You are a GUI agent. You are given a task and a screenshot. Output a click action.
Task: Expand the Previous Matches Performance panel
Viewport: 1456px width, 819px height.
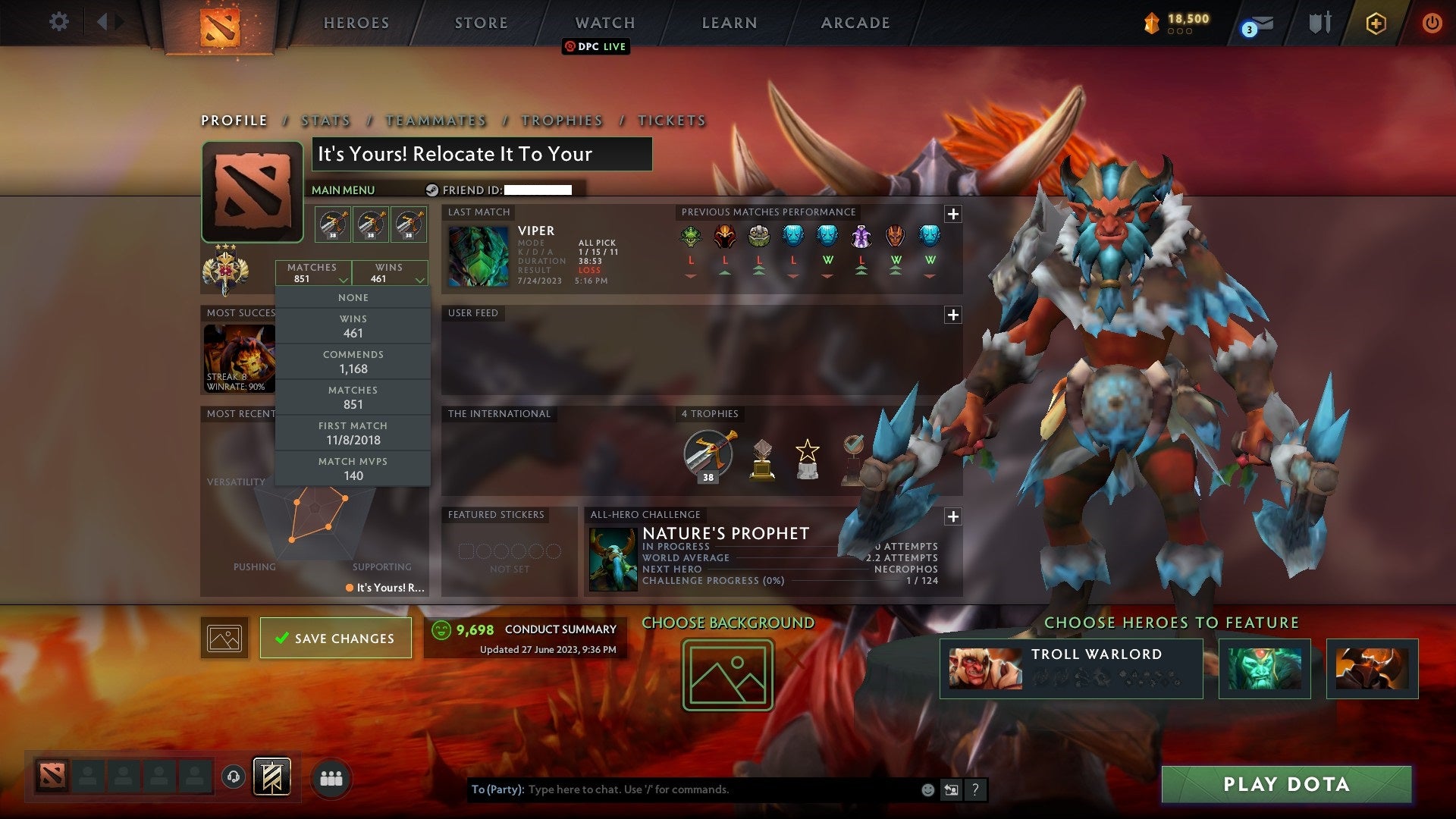point(954,215)
